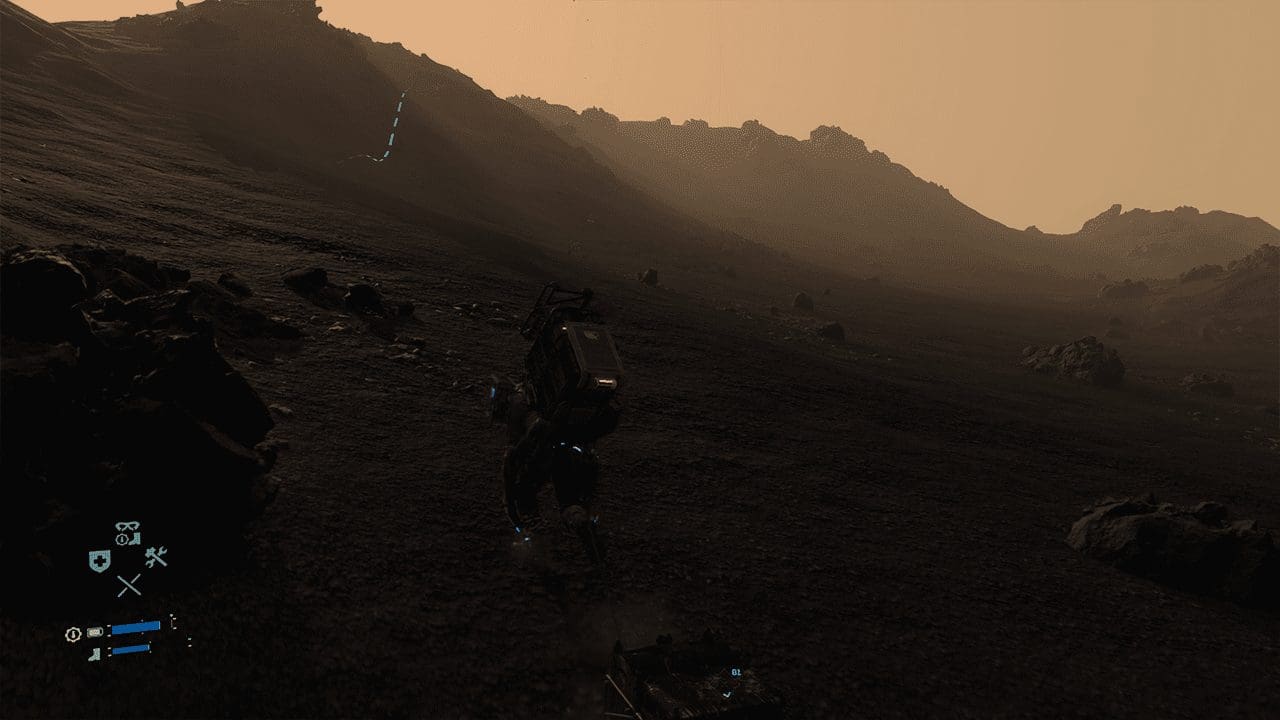Select the container repair spray icon
This screenshot has height=720, width=1280.
click(156, 558)
